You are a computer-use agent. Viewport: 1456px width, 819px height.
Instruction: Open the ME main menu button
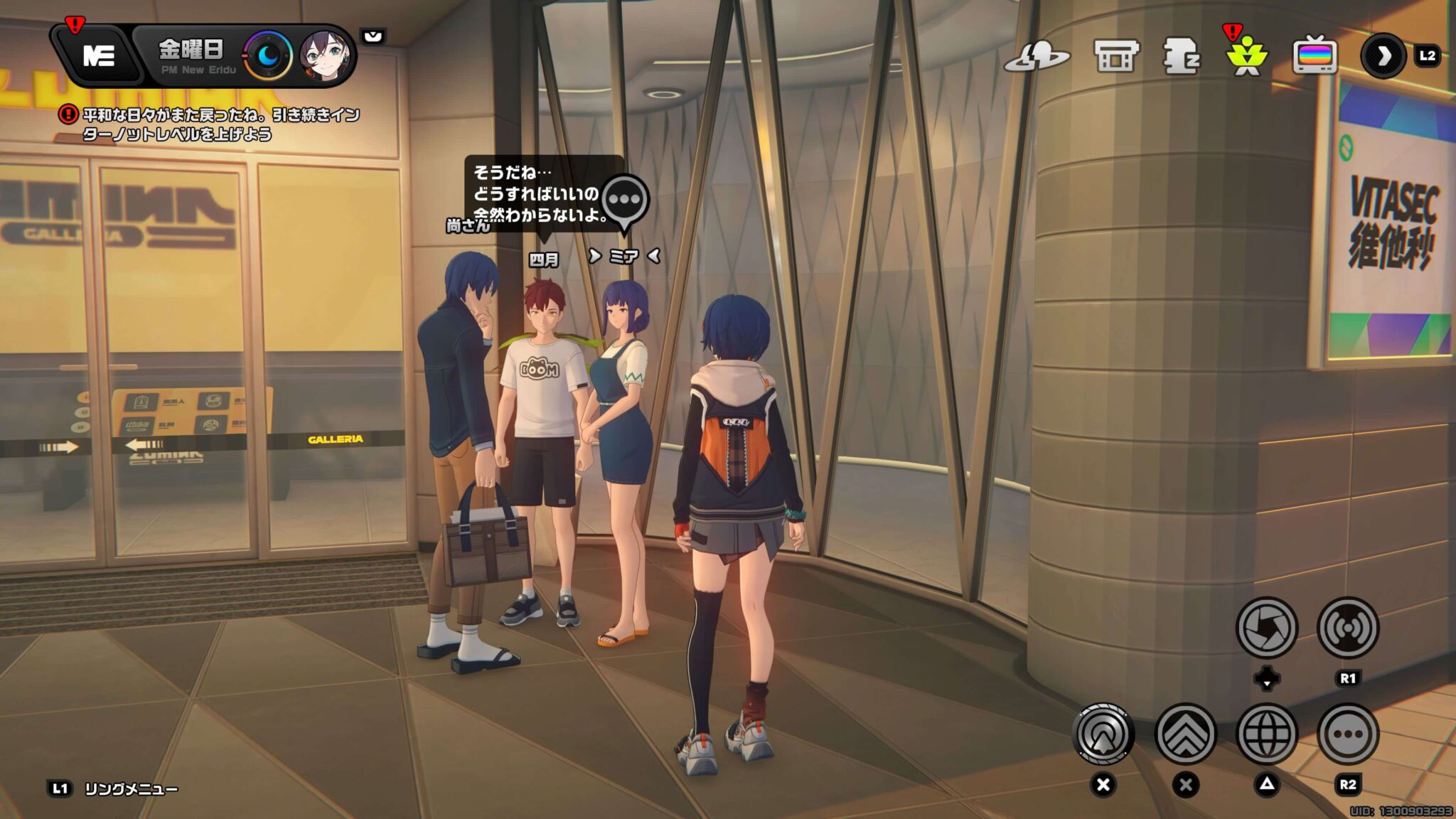pos(98,55)
